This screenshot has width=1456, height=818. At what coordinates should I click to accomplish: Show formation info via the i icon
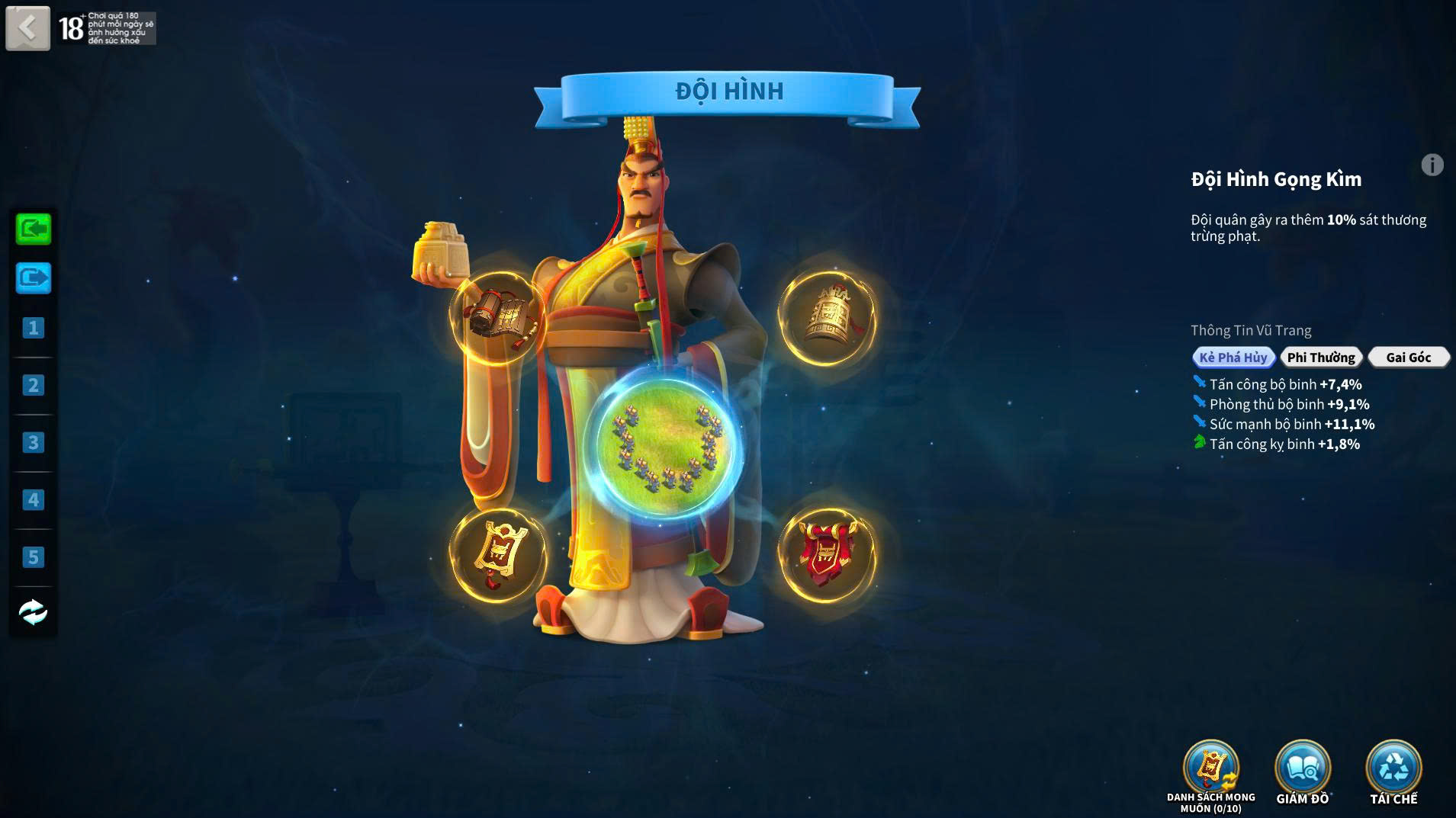(1432, 165)
